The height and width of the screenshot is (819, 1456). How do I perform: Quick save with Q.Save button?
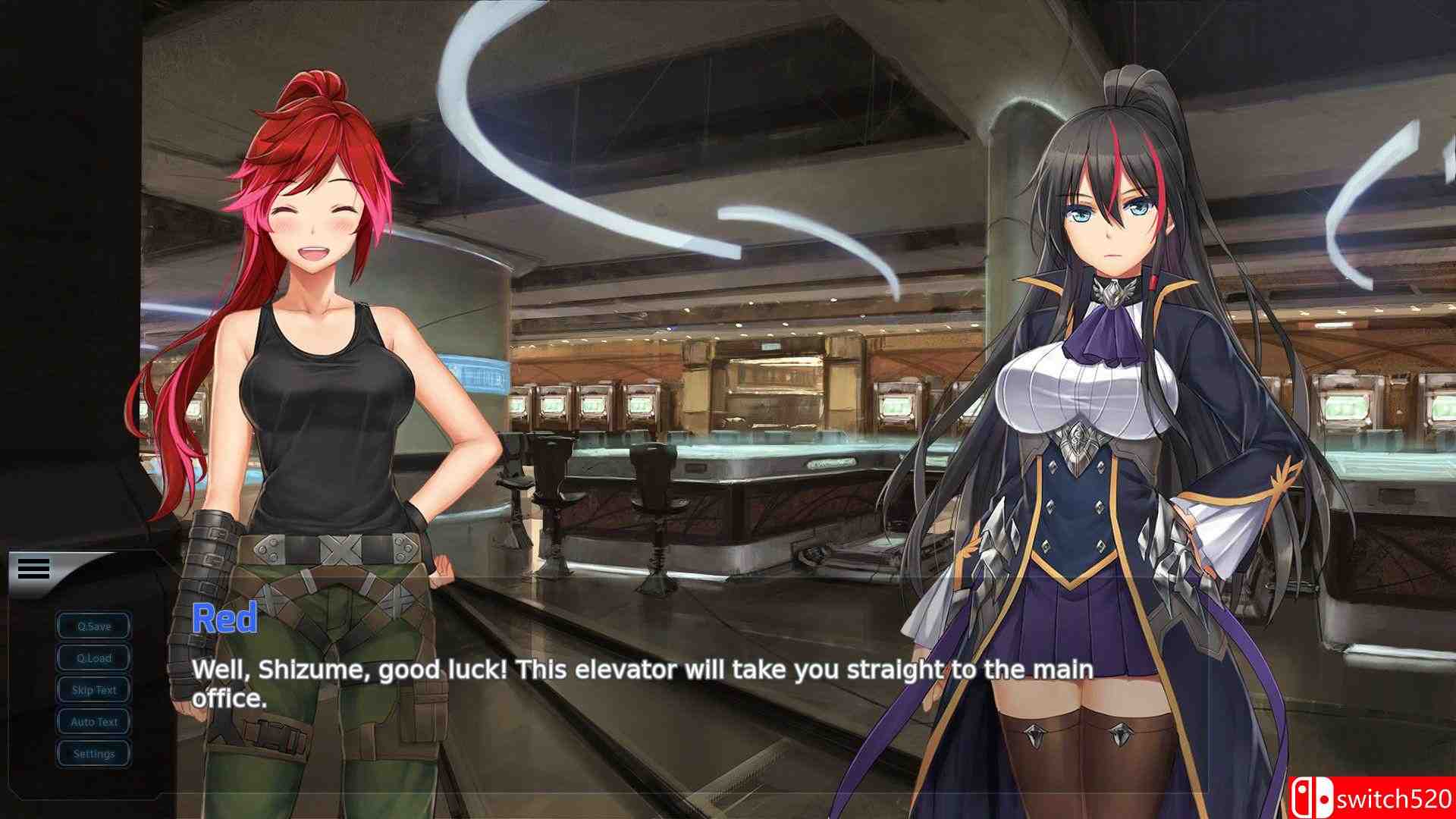[94, 626]
